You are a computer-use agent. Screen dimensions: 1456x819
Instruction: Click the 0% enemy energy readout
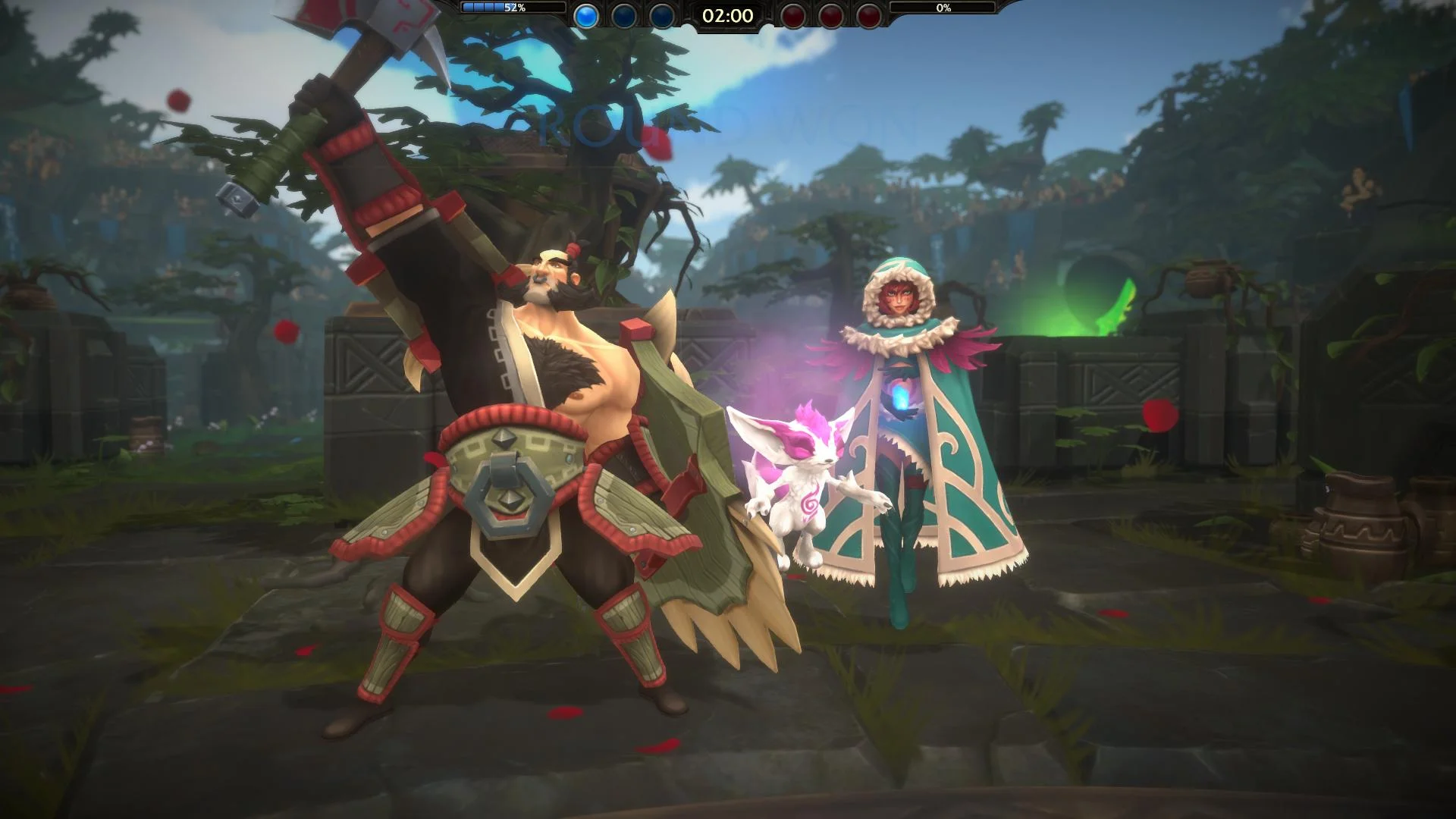pos(943,9)
